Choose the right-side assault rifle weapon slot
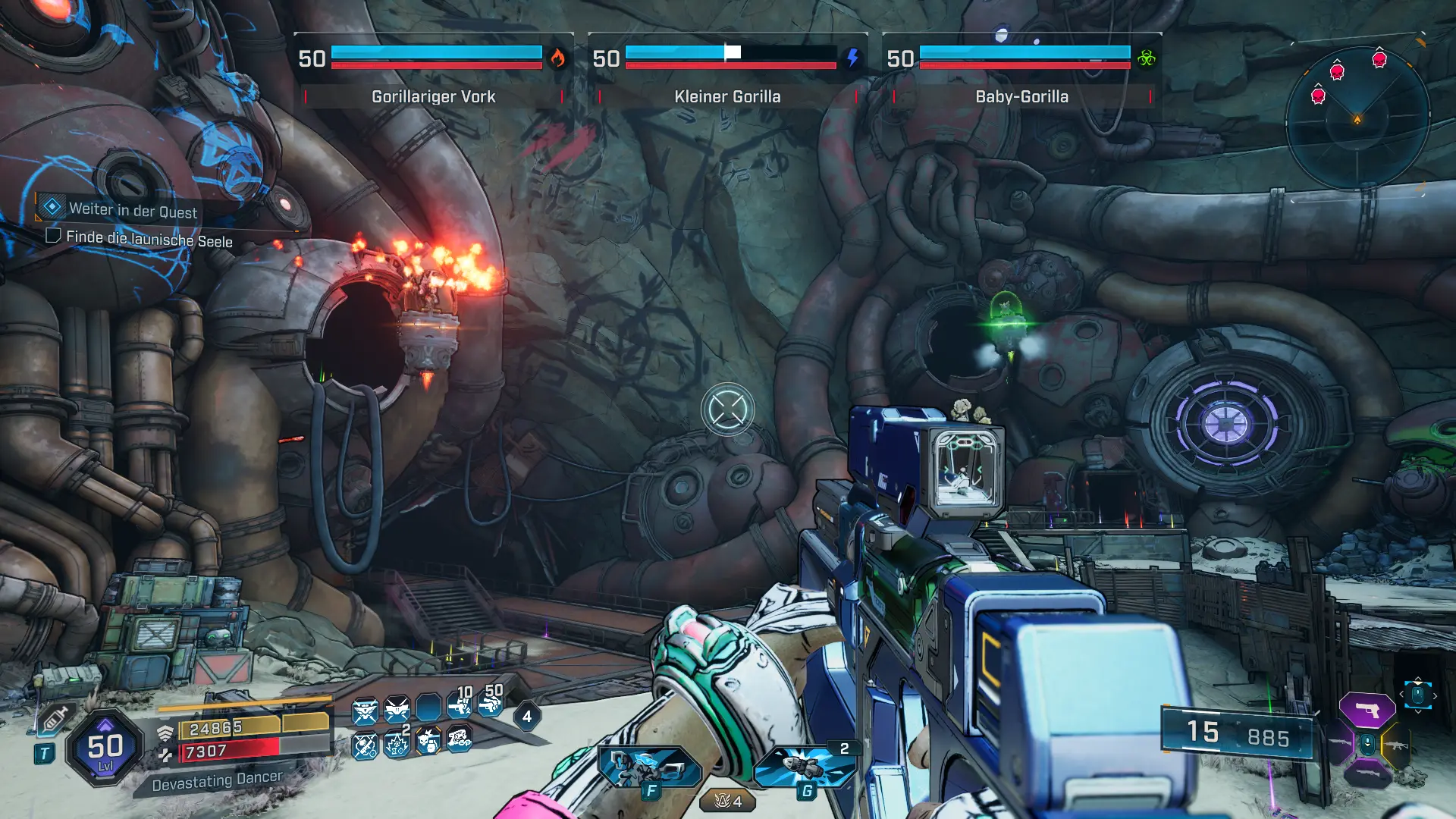This screenshot has width=1456, height=819. [1397, 745]
